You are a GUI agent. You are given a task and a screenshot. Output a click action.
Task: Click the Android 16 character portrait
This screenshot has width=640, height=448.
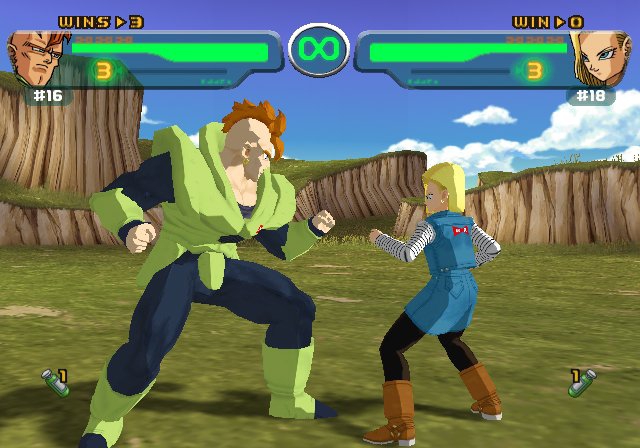[36, 60]
